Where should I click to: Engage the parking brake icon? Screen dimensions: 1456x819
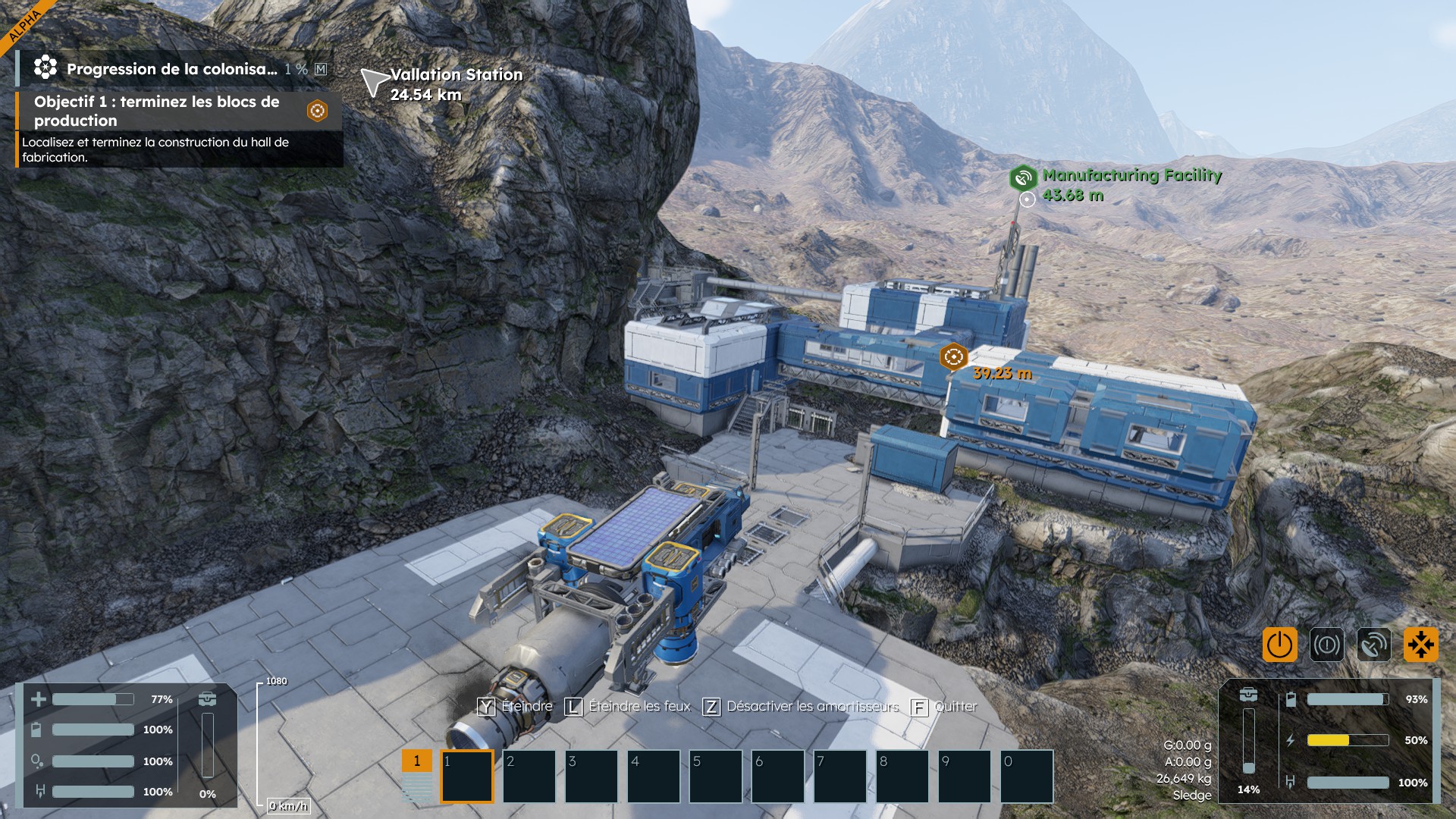(x=1326, y=645)
